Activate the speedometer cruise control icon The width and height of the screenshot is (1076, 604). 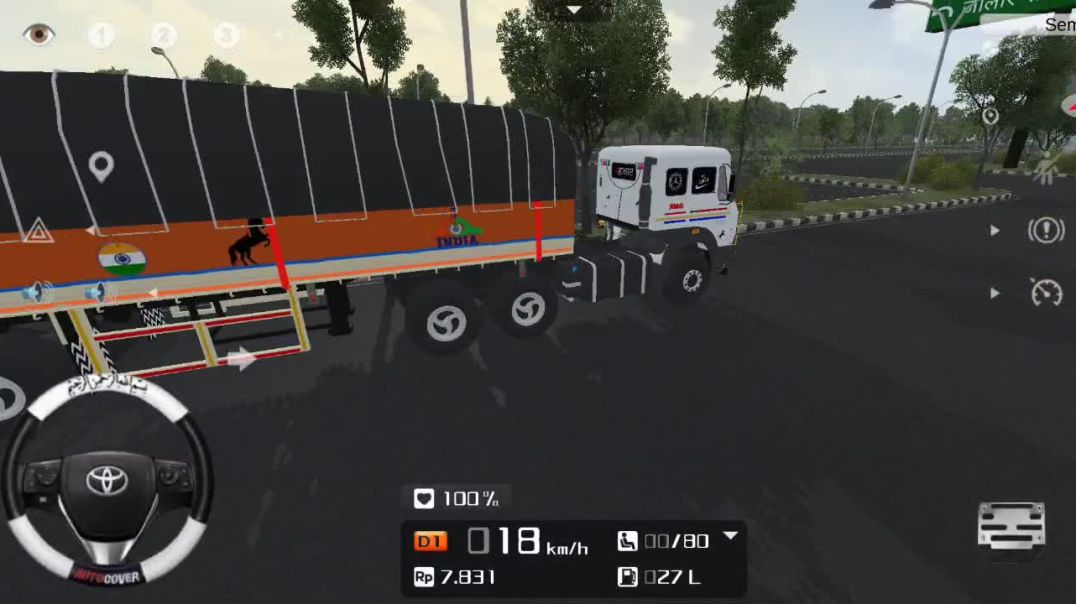point(1046,292)
